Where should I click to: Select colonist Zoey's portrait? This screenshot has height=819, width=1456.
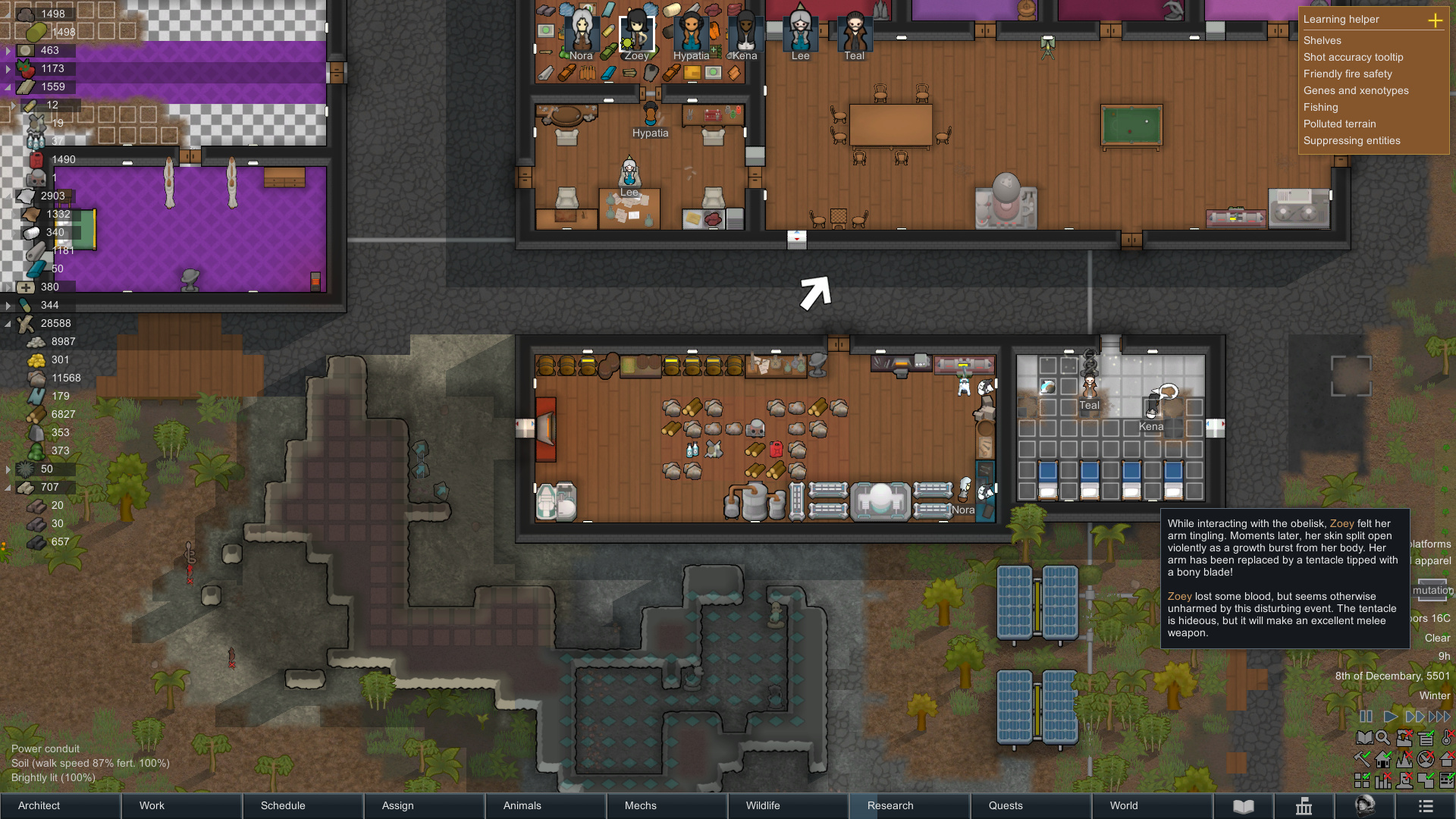[x=636, y=34]
